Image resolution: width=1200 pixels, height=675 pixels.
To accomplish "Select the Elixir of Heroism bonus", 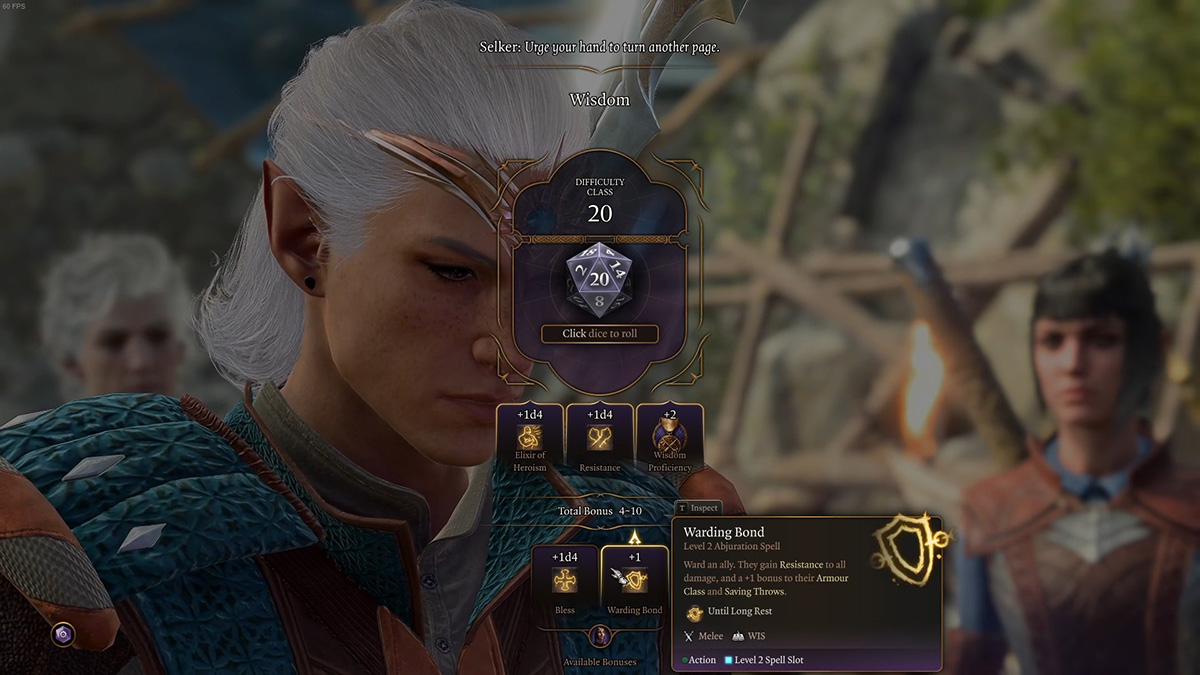I will (530, 438).
